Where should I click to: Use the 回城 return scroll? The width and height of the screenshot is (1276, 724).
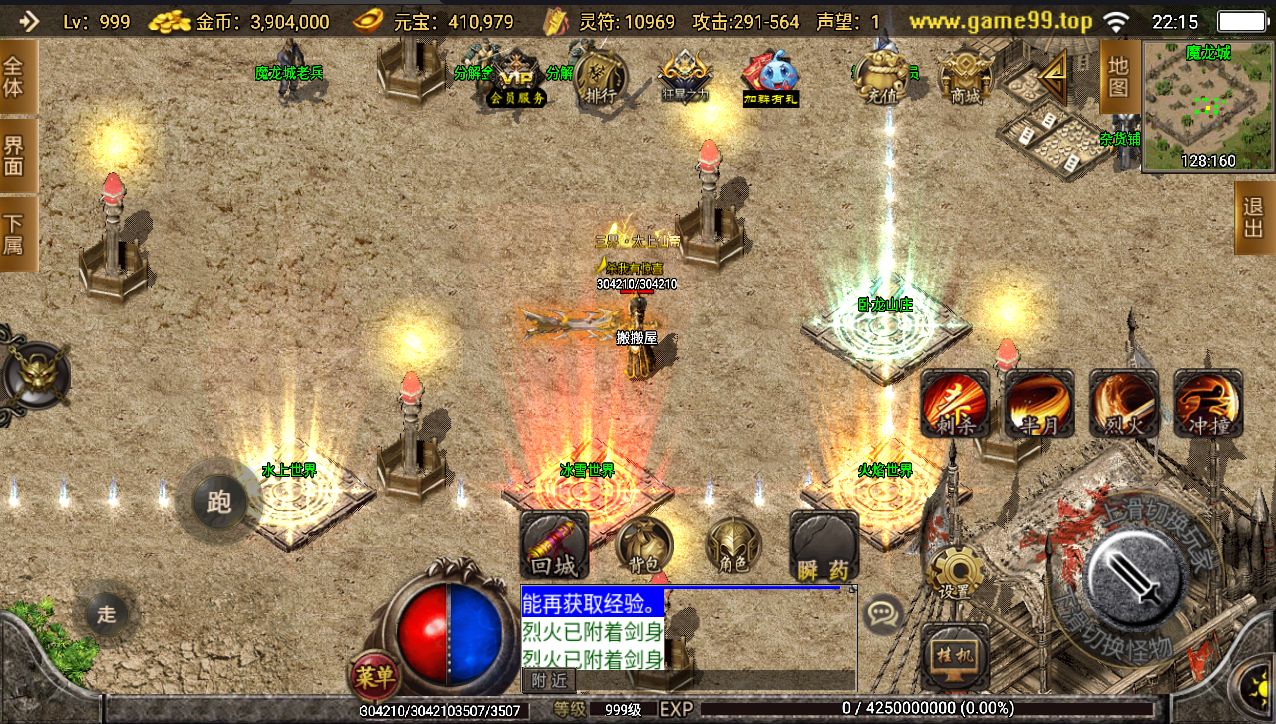click(554, 546)
